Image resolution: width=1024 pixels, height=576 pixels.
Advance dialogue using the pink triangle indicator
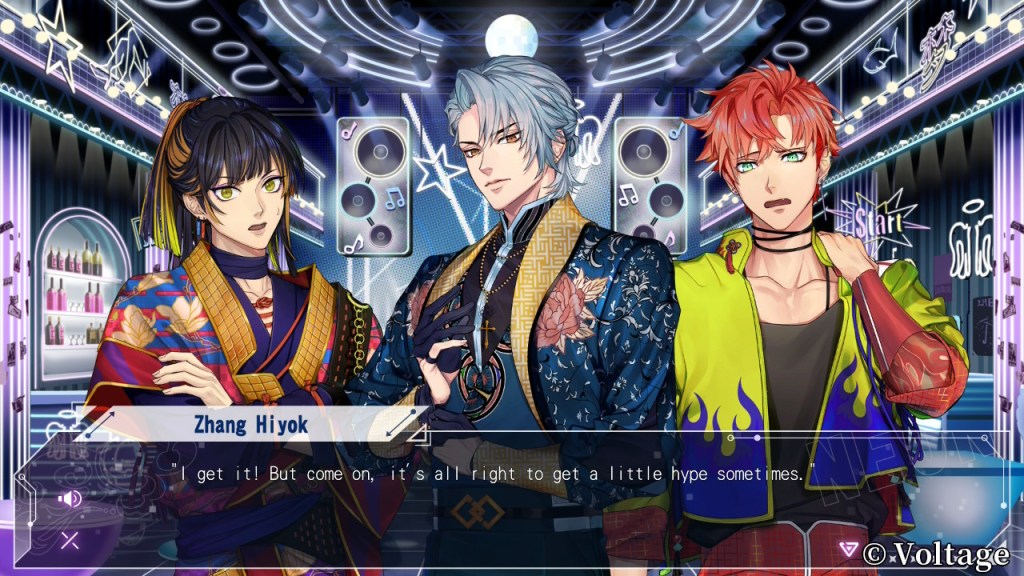pos(849,549)
